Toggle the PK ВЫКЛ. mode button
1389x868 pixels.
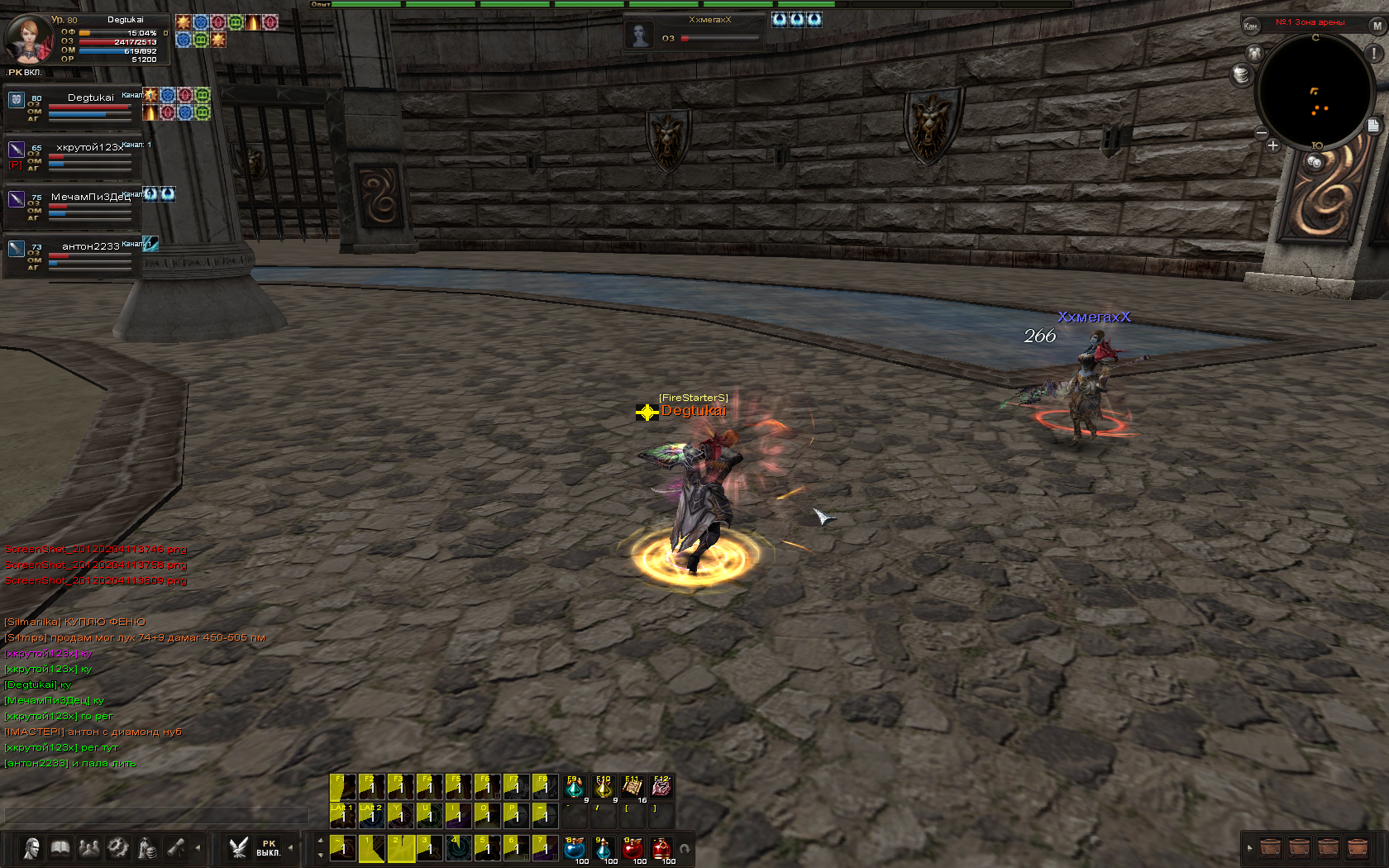pos(268,848)
